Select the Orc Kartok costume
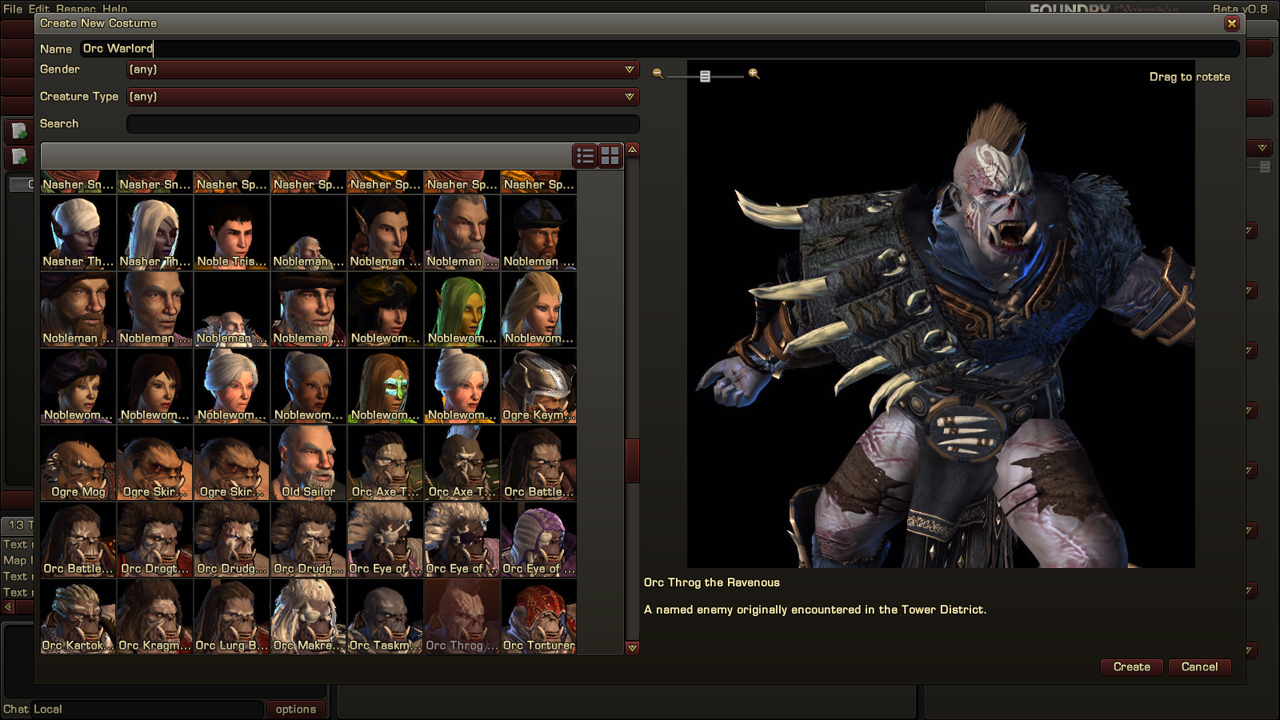Screen dimensions: 1280x720 pos(78,617)
